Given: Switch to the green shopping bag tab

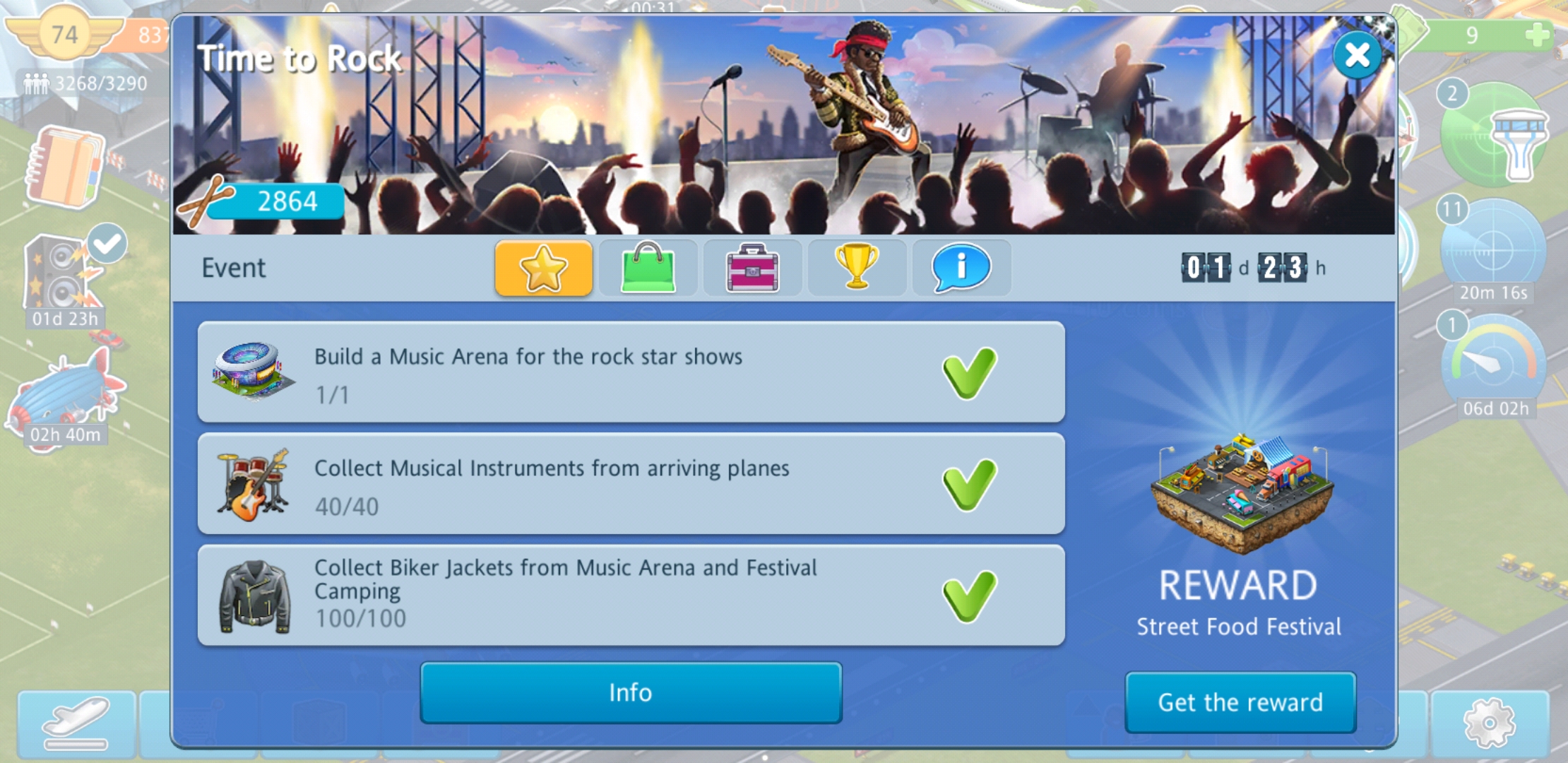Looking at the screenshot, I should pos(648,268).
